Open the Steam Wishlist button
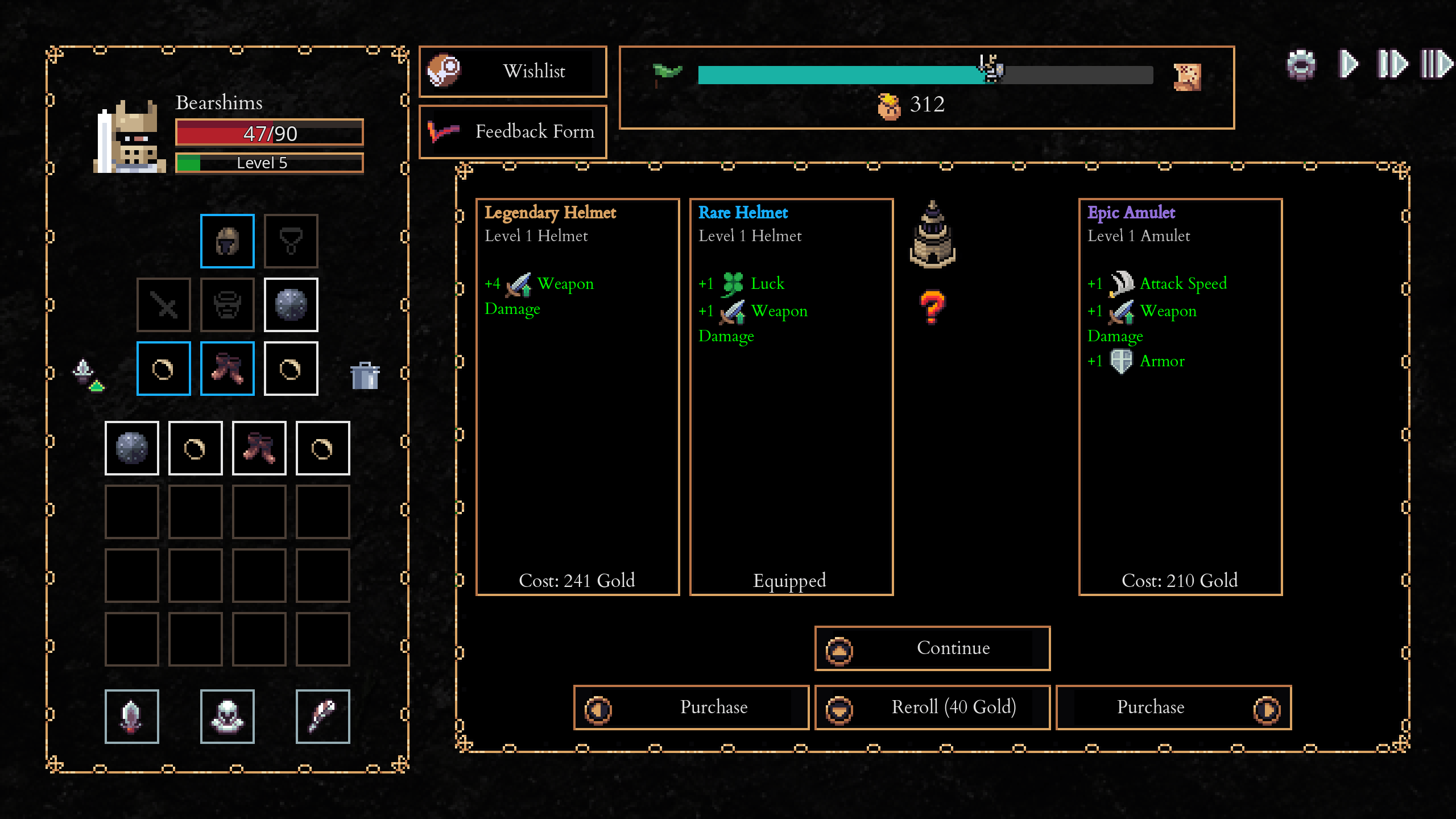The height and width of the screenshot is (819, 1456). click(512, 72)
